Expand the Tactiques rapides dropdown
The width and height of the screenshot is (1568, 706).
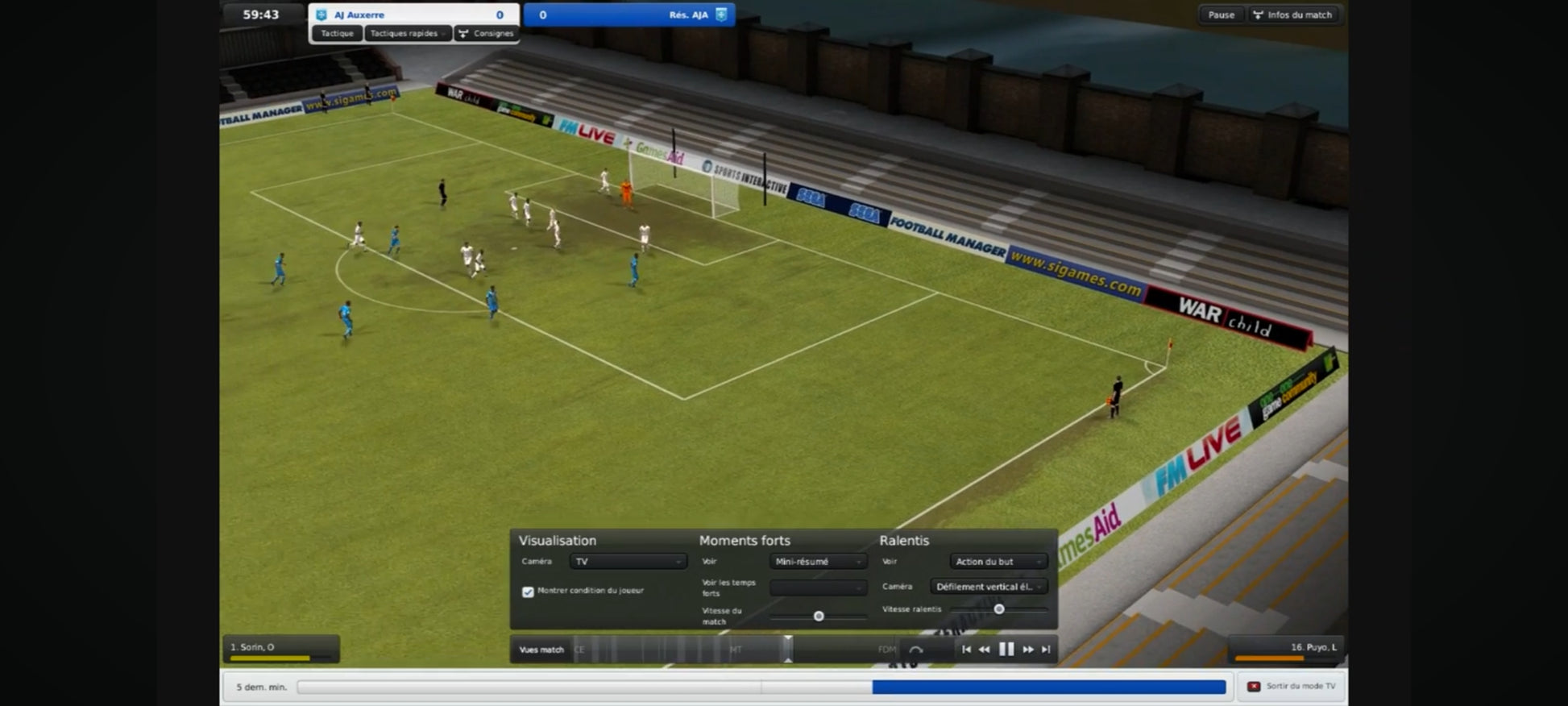[x=408, y=34]
